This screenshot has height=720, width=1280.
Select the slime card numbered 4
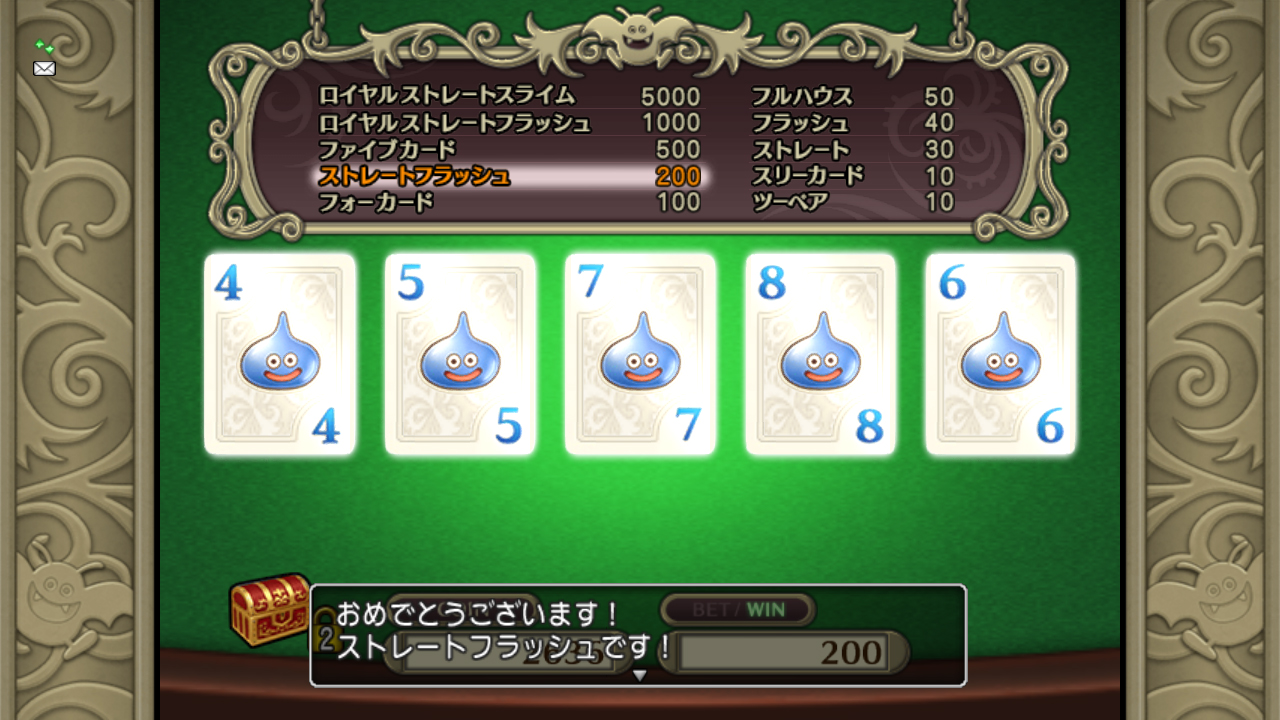[x=280, y=354]
